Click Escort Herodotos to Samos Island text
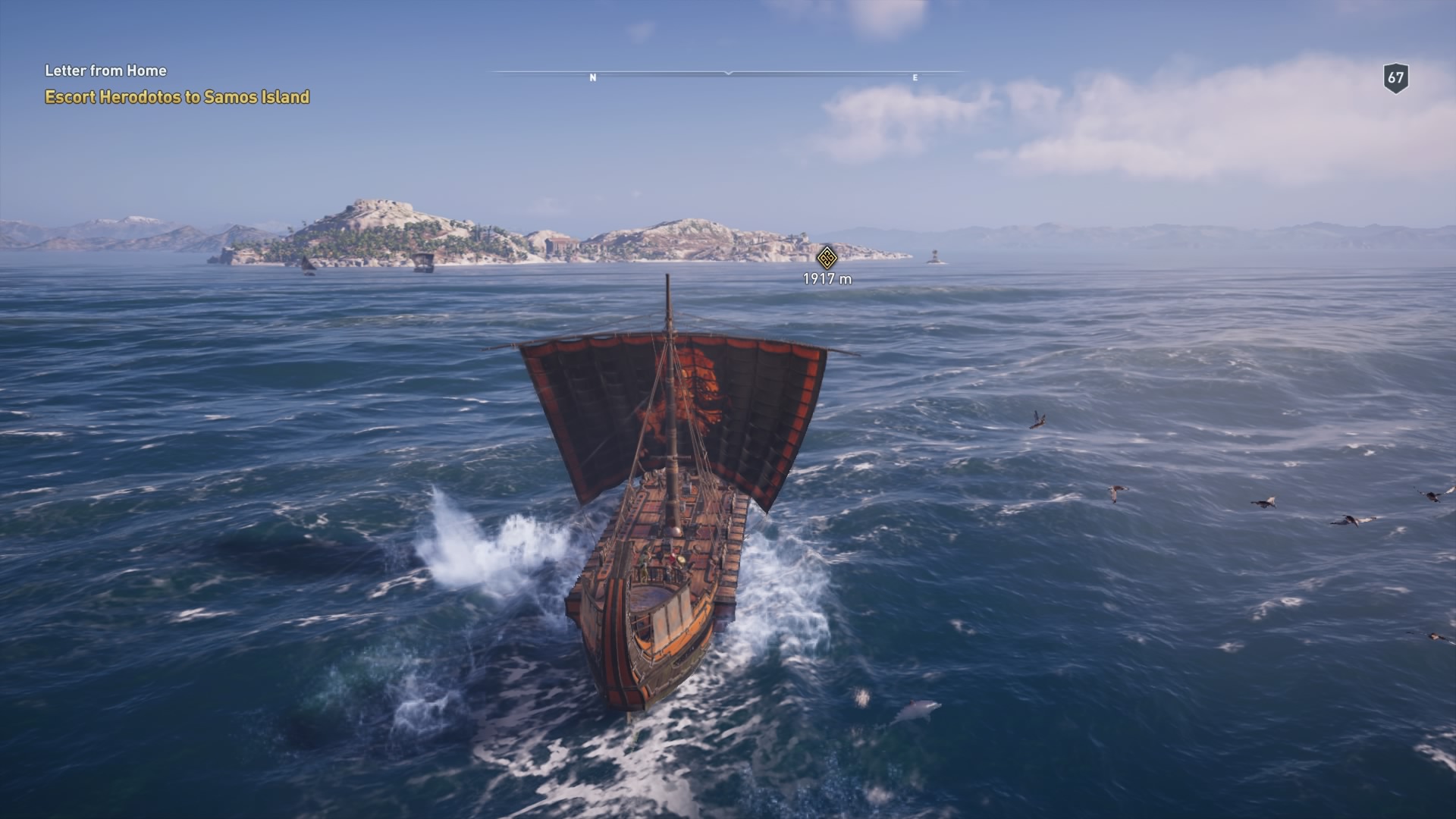This screenshot has height=819, width=1456. 177,96
